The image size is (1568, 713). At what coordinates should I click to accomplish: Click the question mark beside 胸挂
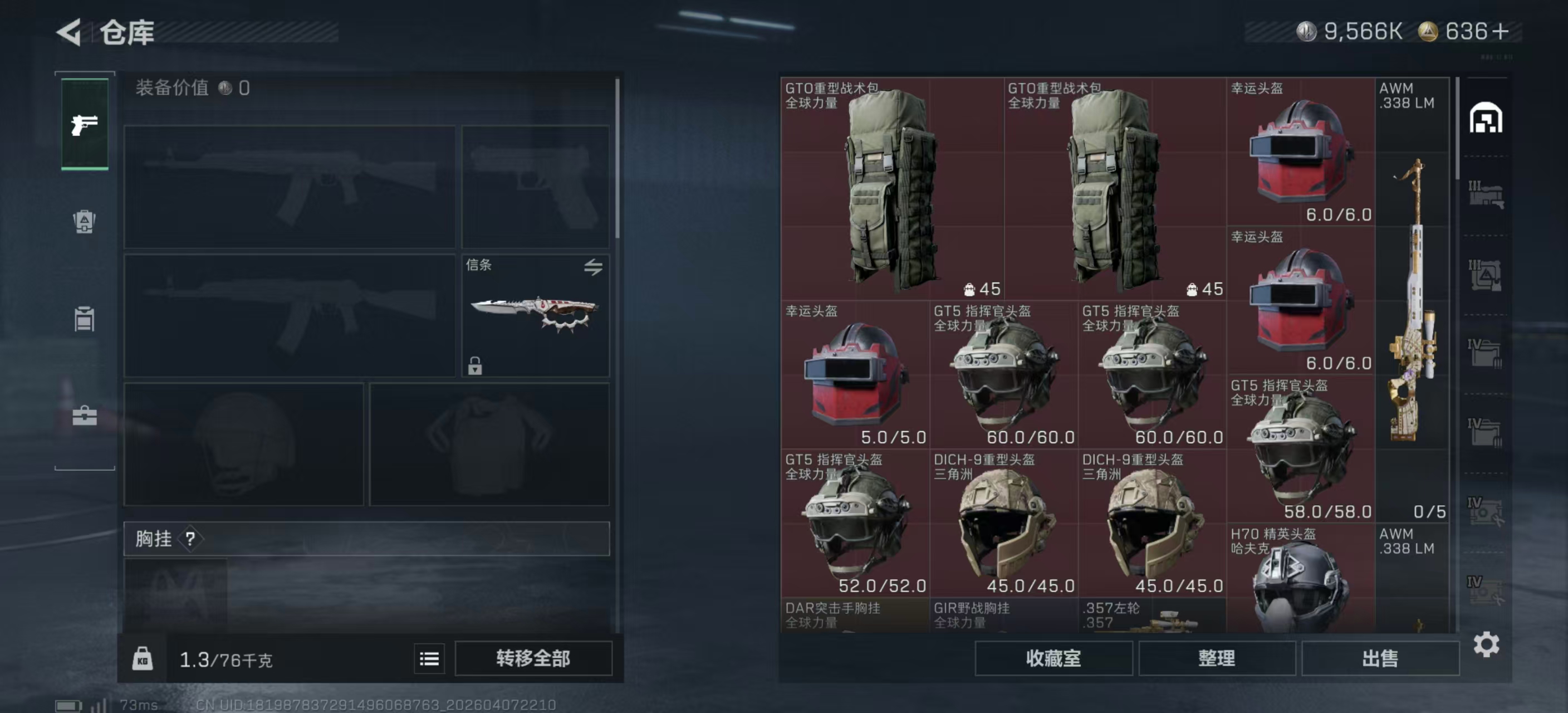coord(190,539)
